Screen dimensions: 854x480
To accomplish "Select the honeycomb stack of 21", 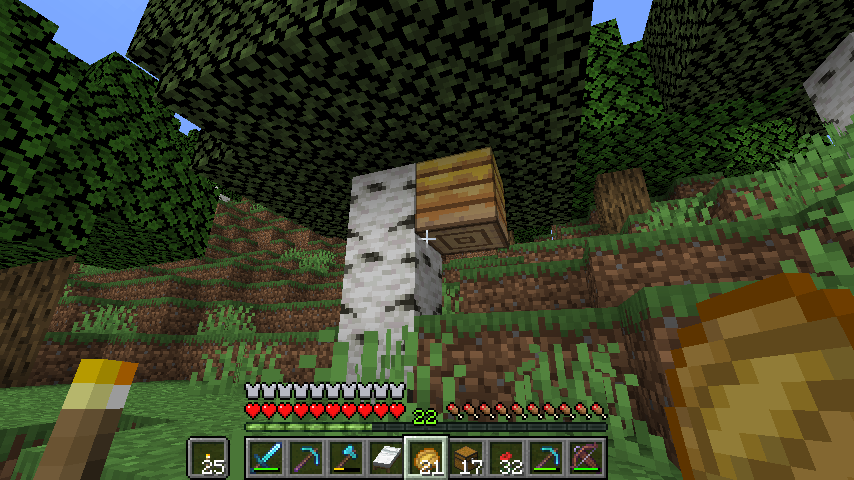I will click(x=425, y=458).
